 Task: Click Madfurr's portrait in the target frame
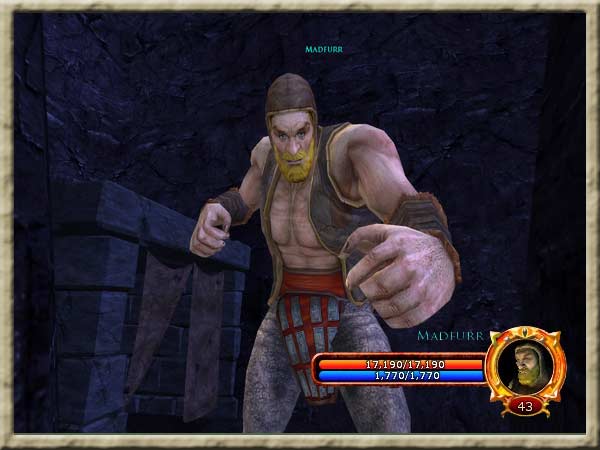(524, 367)
